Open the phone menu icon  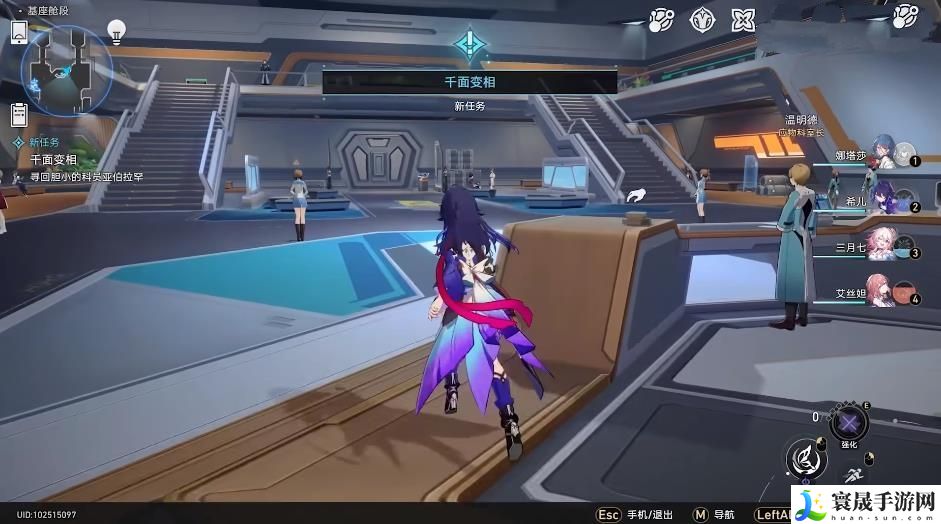pyautogui.click(x=19, y=31)
